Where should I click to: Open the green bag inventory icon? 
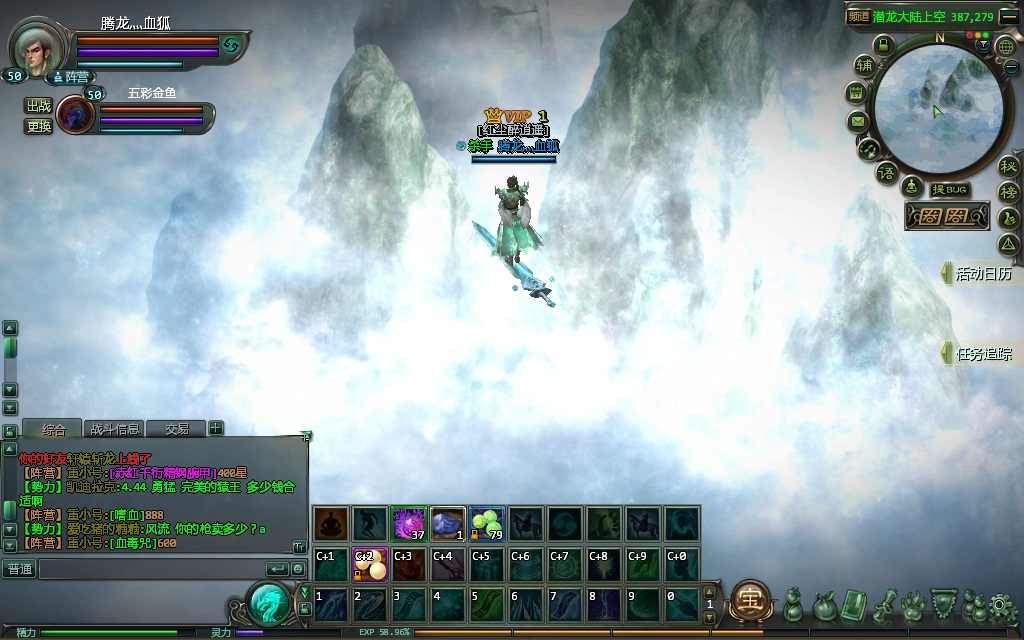(825, 604)
